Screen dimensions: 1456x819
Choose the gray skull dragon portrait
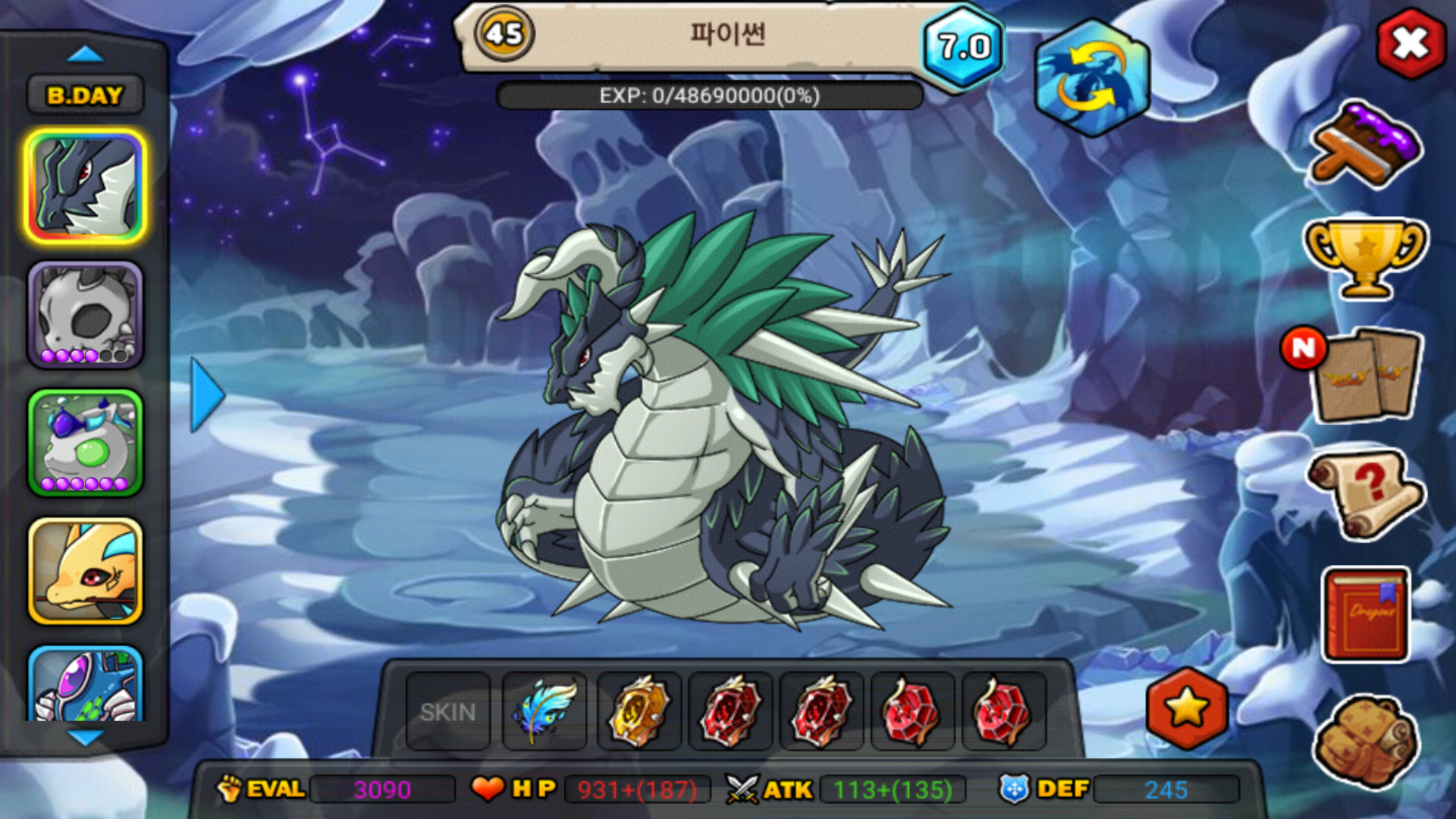click(x=85, y=315)
